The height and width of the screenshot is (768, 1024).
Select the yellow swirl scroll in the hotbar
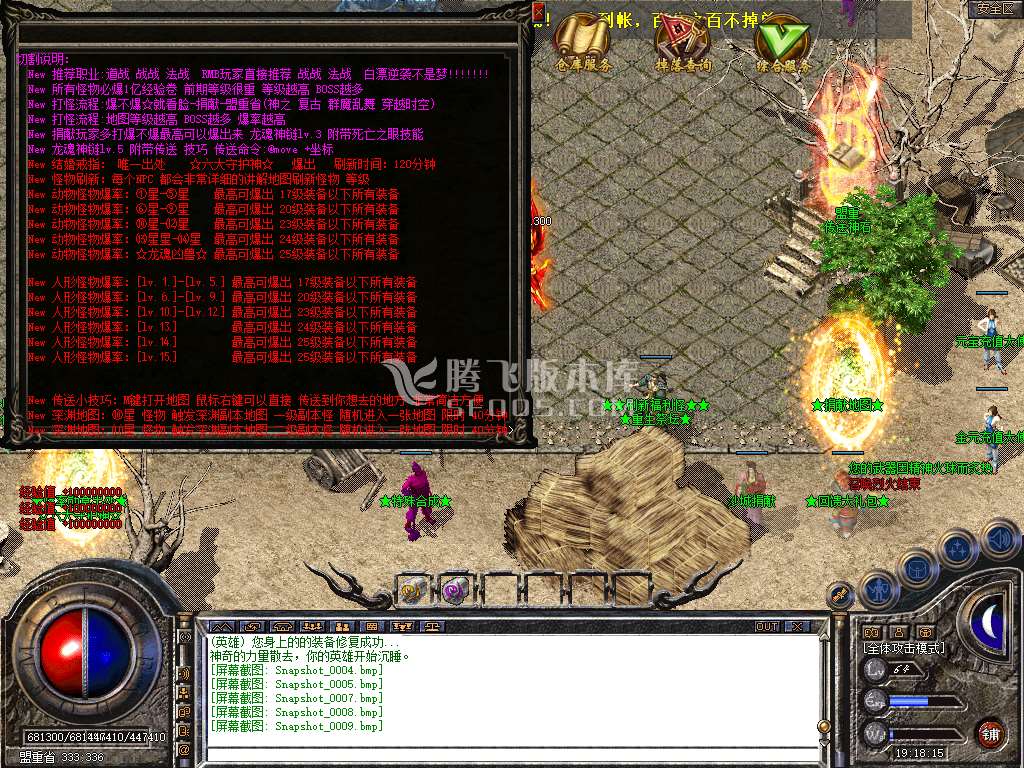412,591
